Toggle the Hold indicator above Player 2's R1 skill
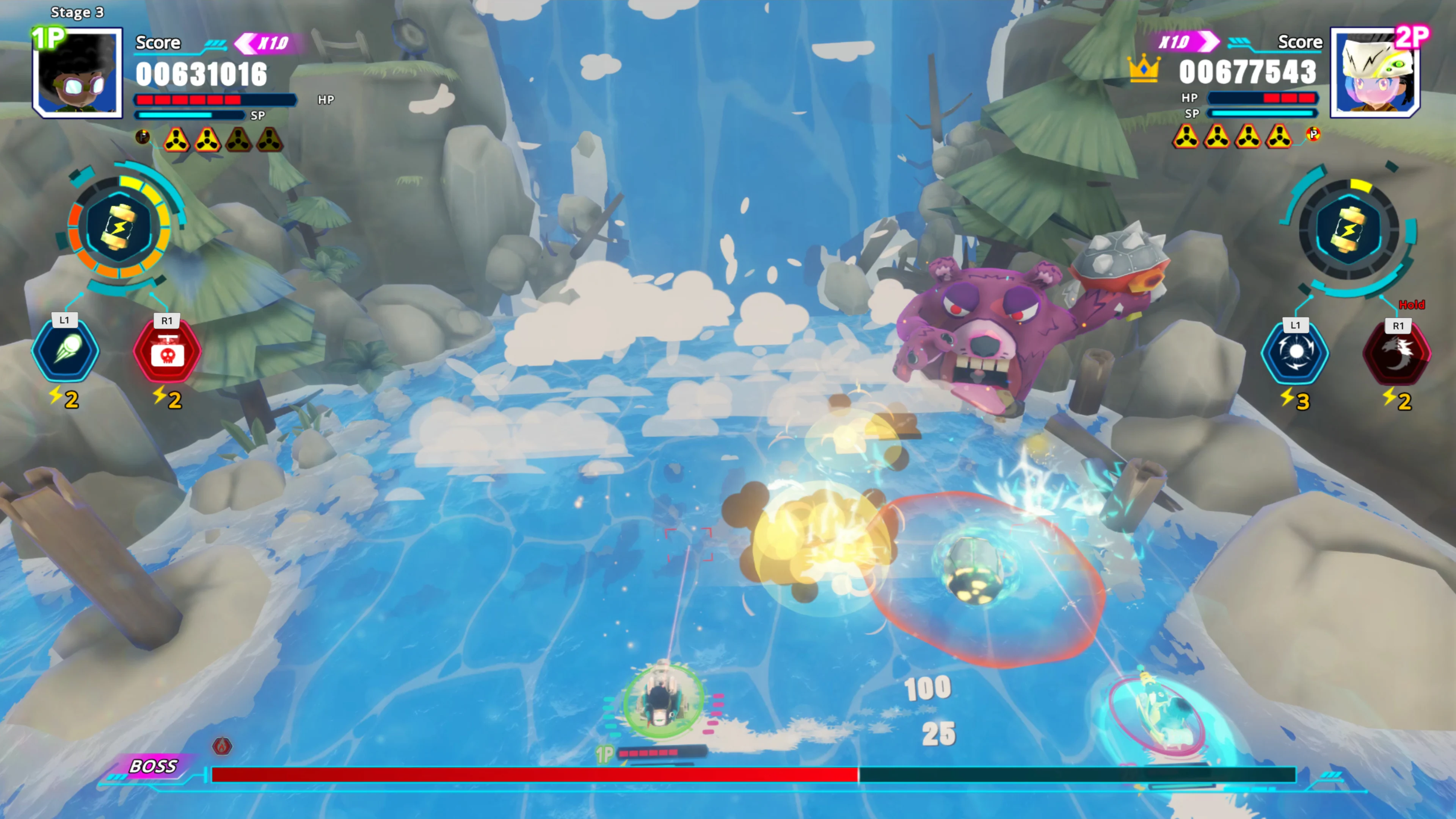The height and width of the screenshot is (819, 1456). (x=1412, y=304)
